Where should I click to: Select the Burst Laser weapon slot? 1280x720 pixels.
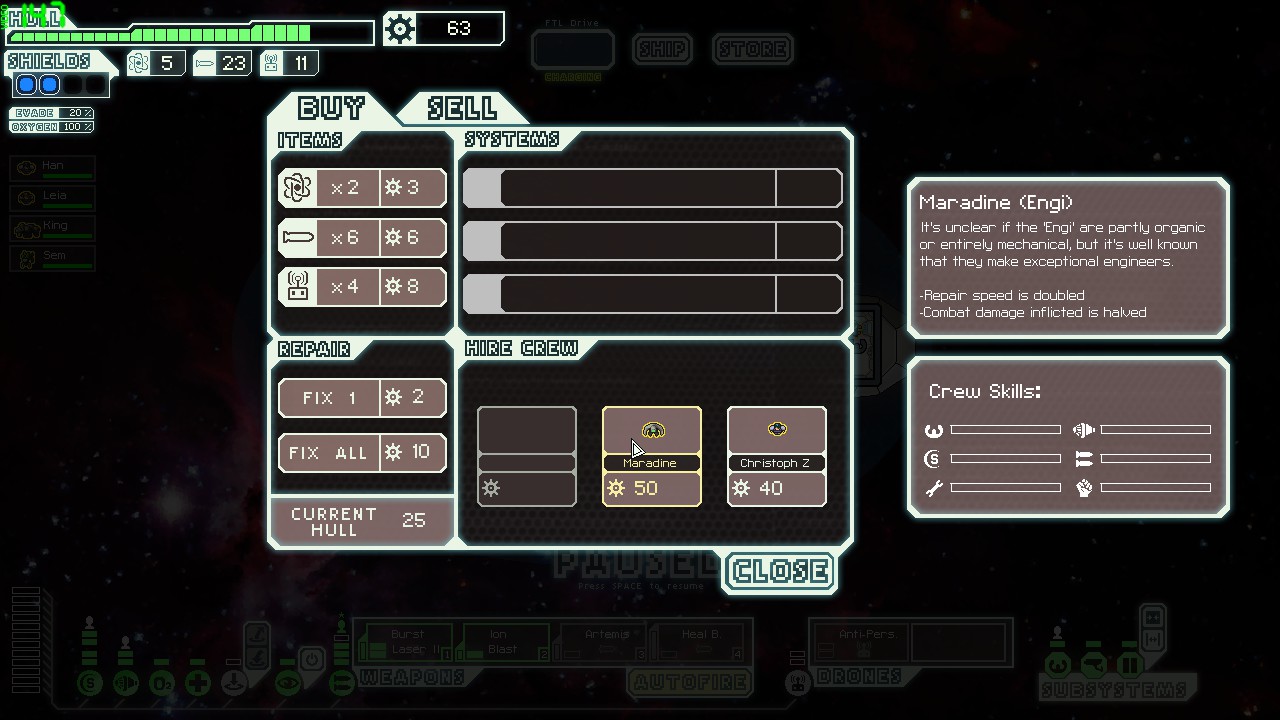407,642
